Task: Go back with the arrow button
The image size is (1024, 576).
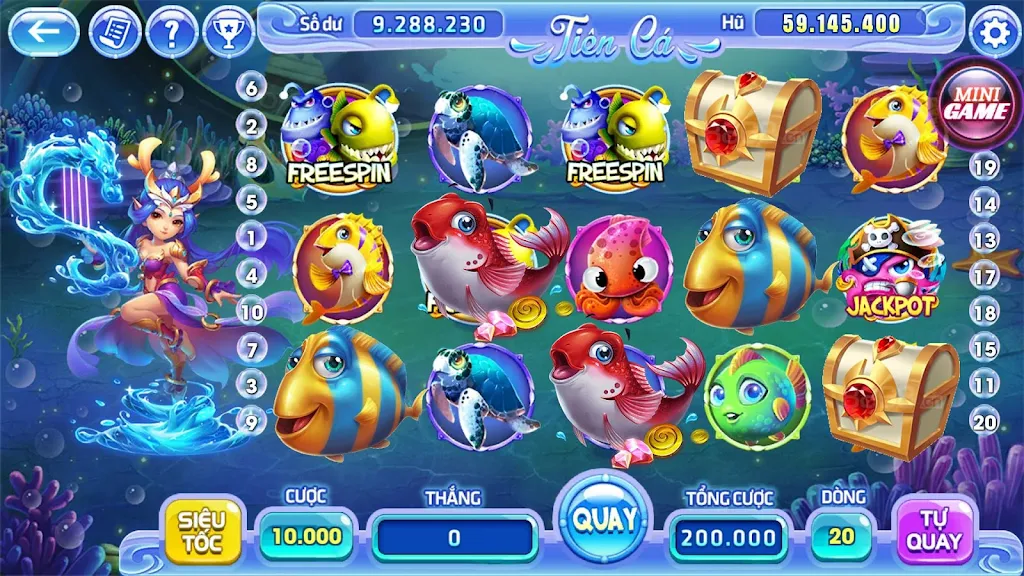Action: click(x=43, y=32)
